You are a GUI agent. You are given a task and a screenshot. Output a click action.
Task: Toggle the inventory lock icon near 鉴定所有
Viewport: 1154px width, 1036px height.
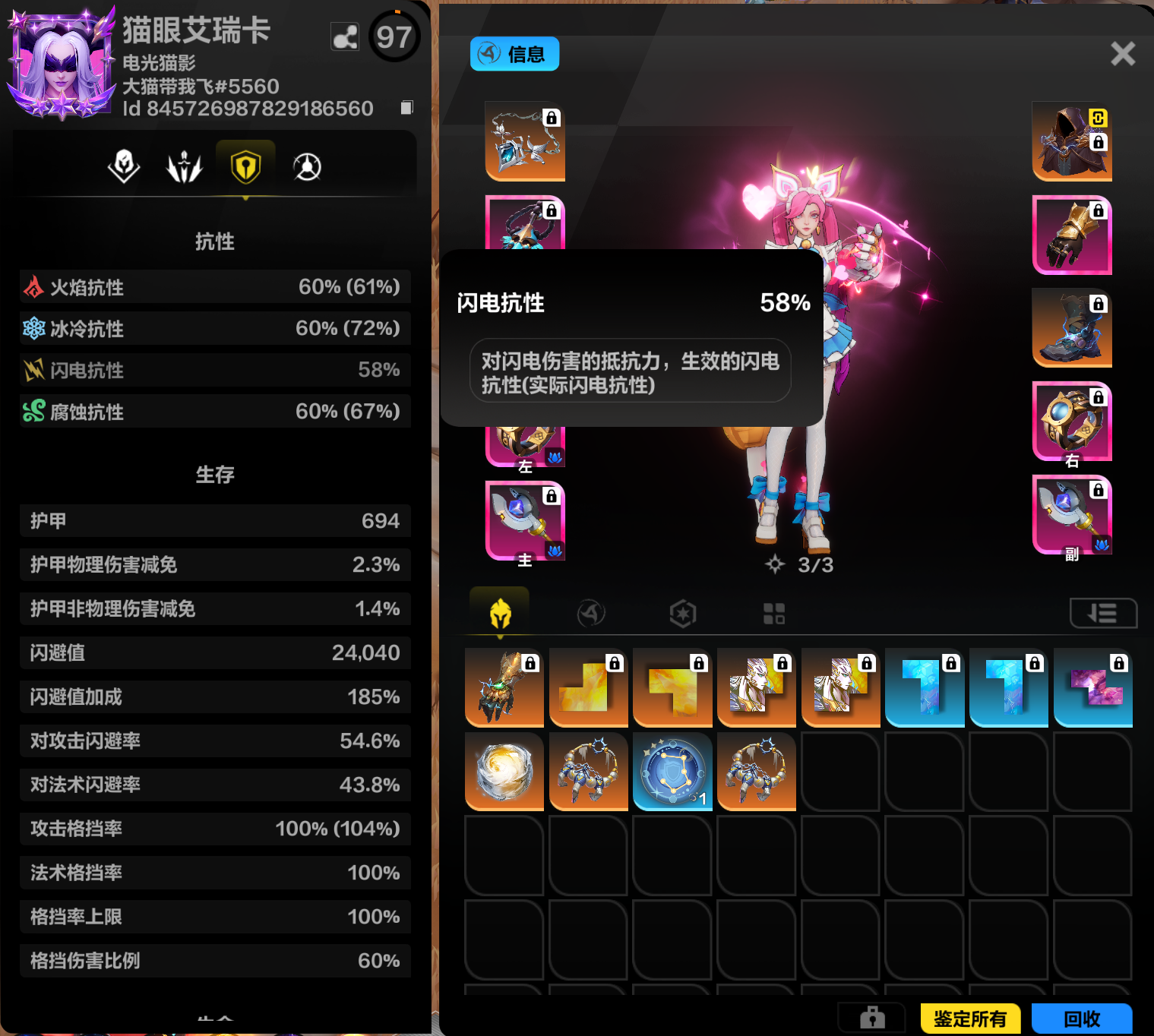871,1018
